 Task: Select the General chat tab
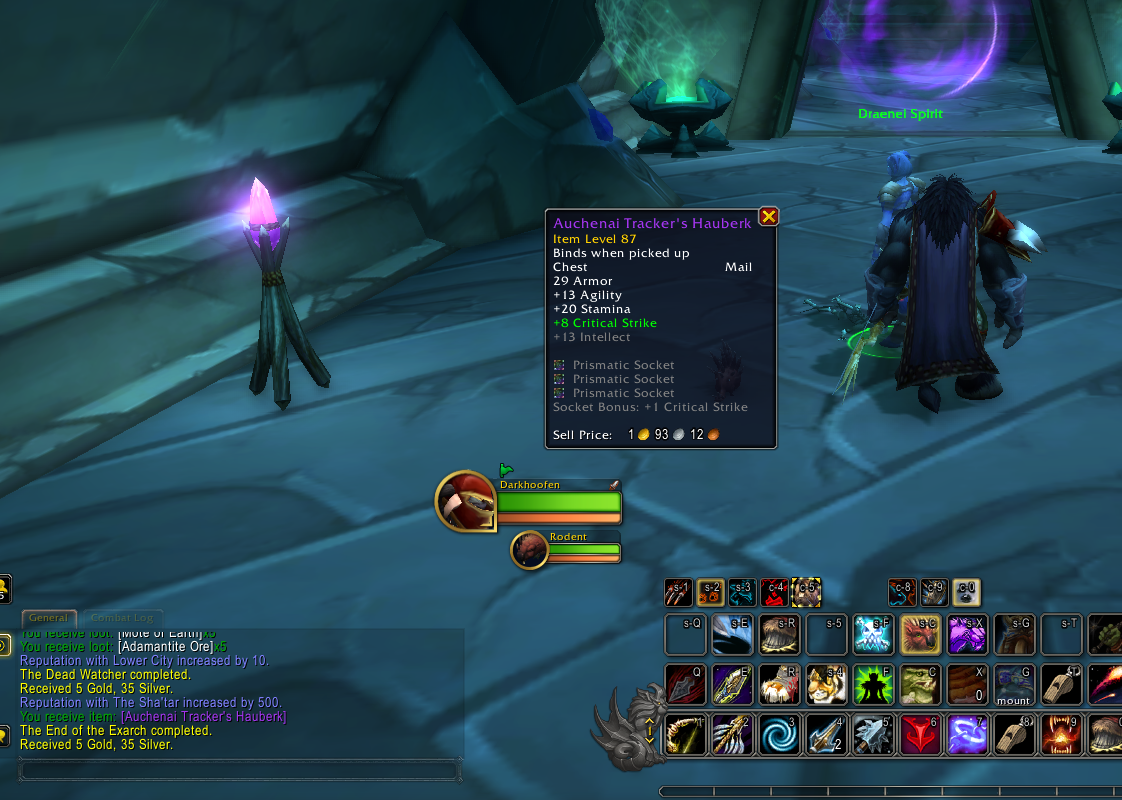(x=48, y=618)
